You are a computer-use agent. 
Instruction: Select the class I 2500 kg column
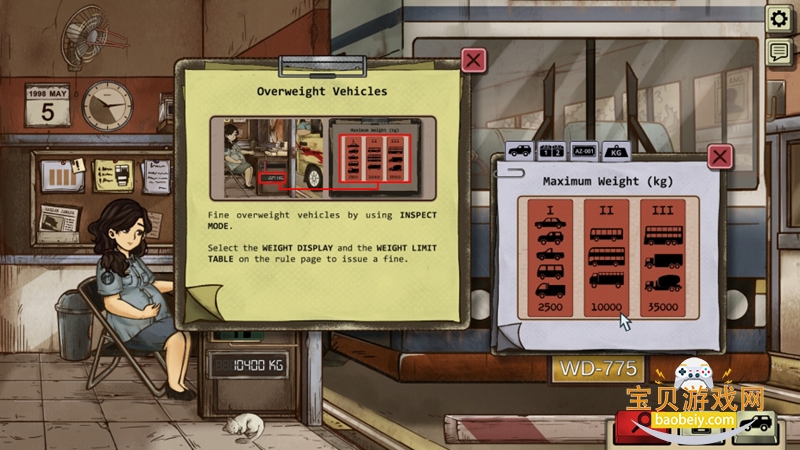pyautogui.click(x=550, y=258)
